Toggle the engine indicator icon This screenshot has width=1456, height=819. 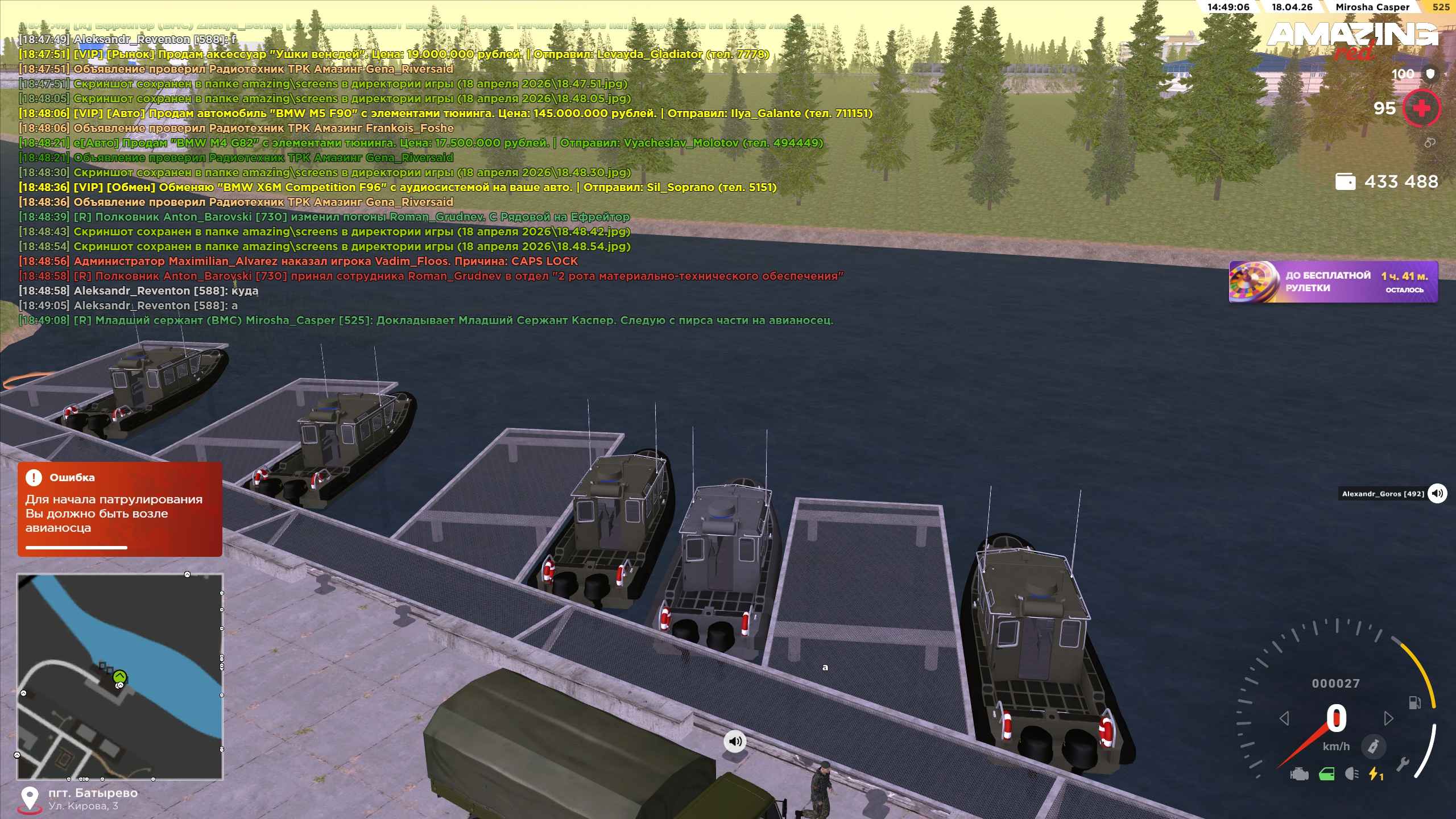1299,774
